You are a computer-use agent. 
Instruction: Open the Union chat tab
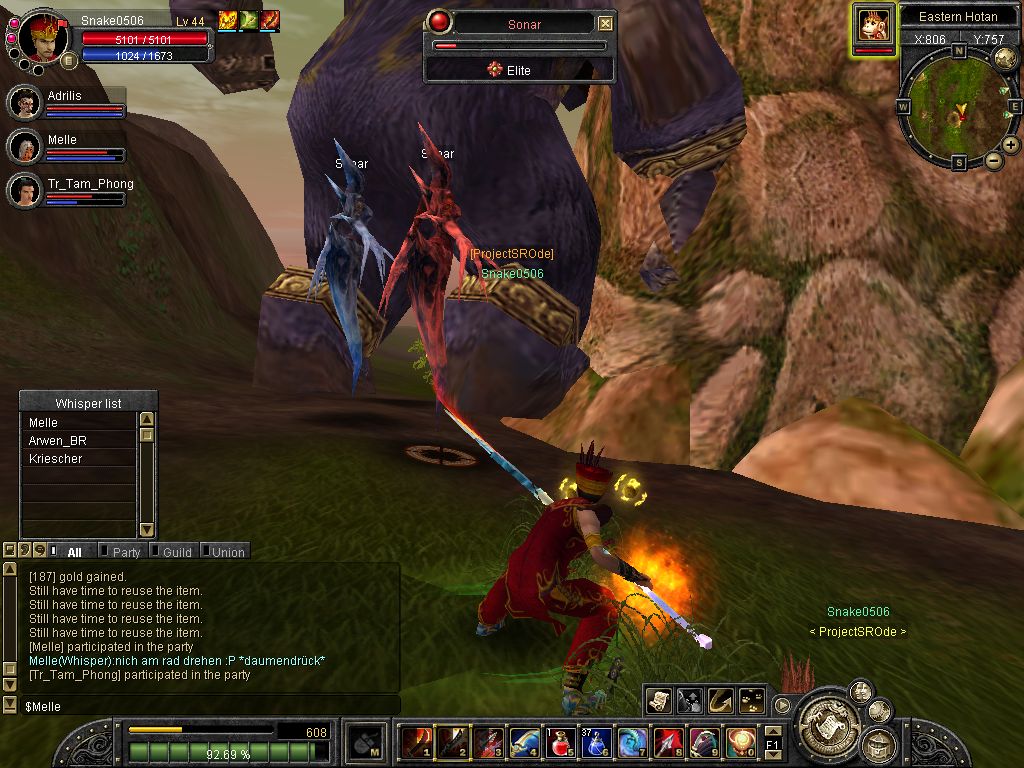tap(227, 552)
